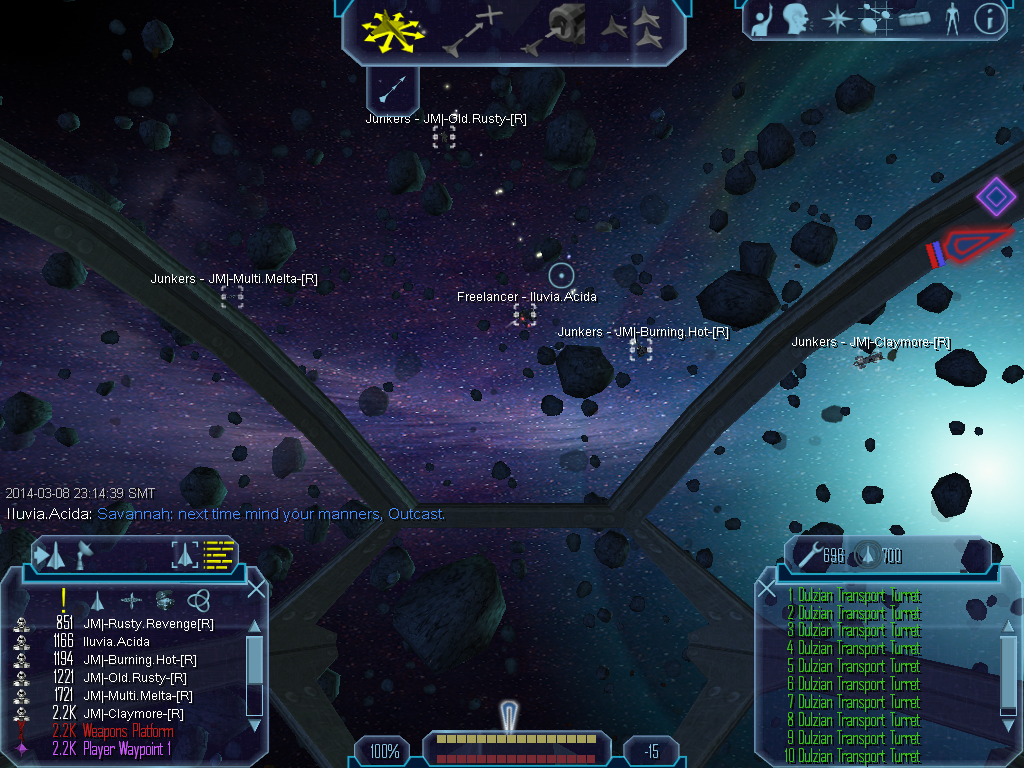Switch to the target ship view button
The image size is (1024, 768).
(184, 554)
